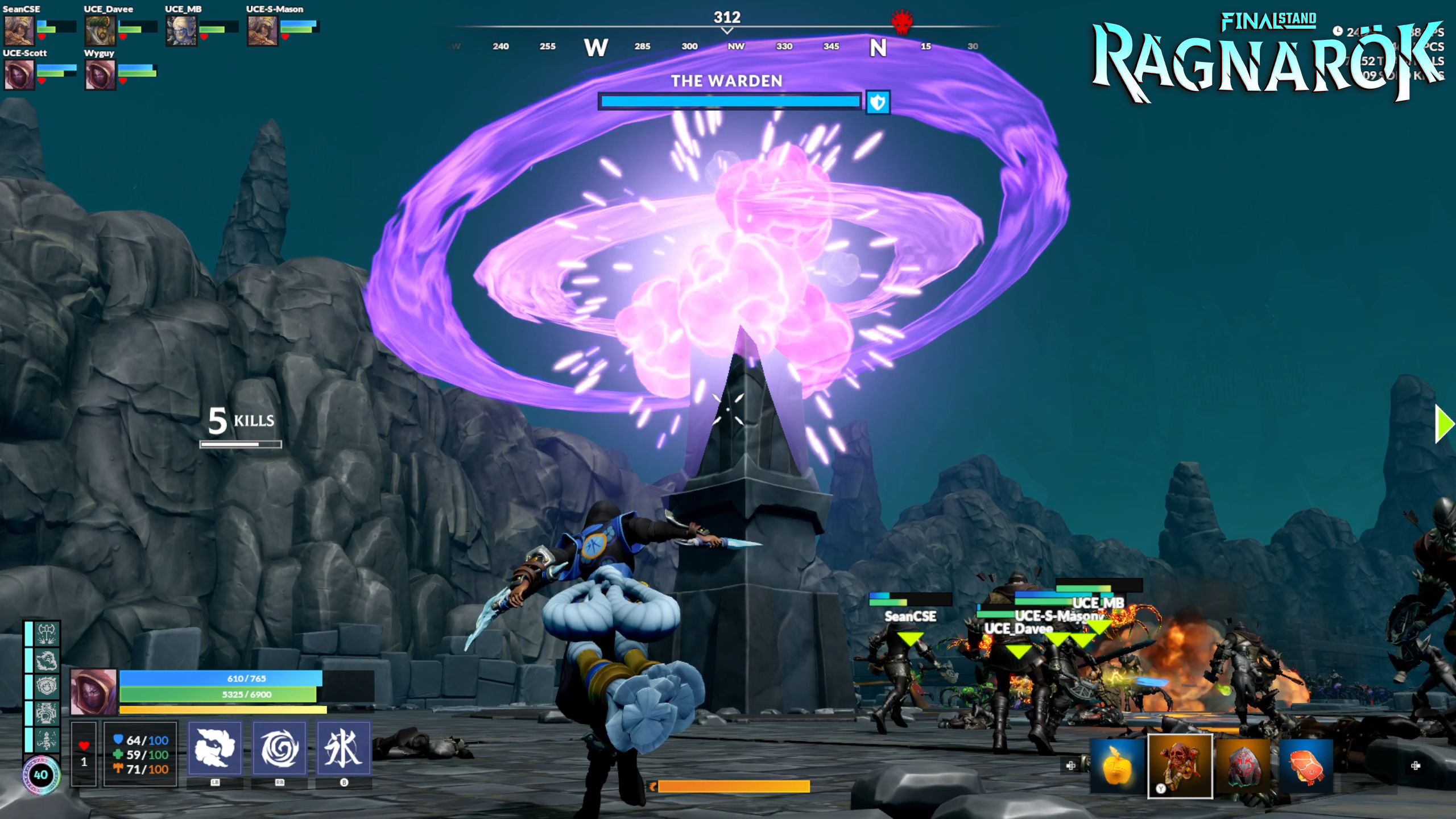The image size is (1456, 819).
Task: Click the axe slam skill in the left skill column
Action: [47, 634]
